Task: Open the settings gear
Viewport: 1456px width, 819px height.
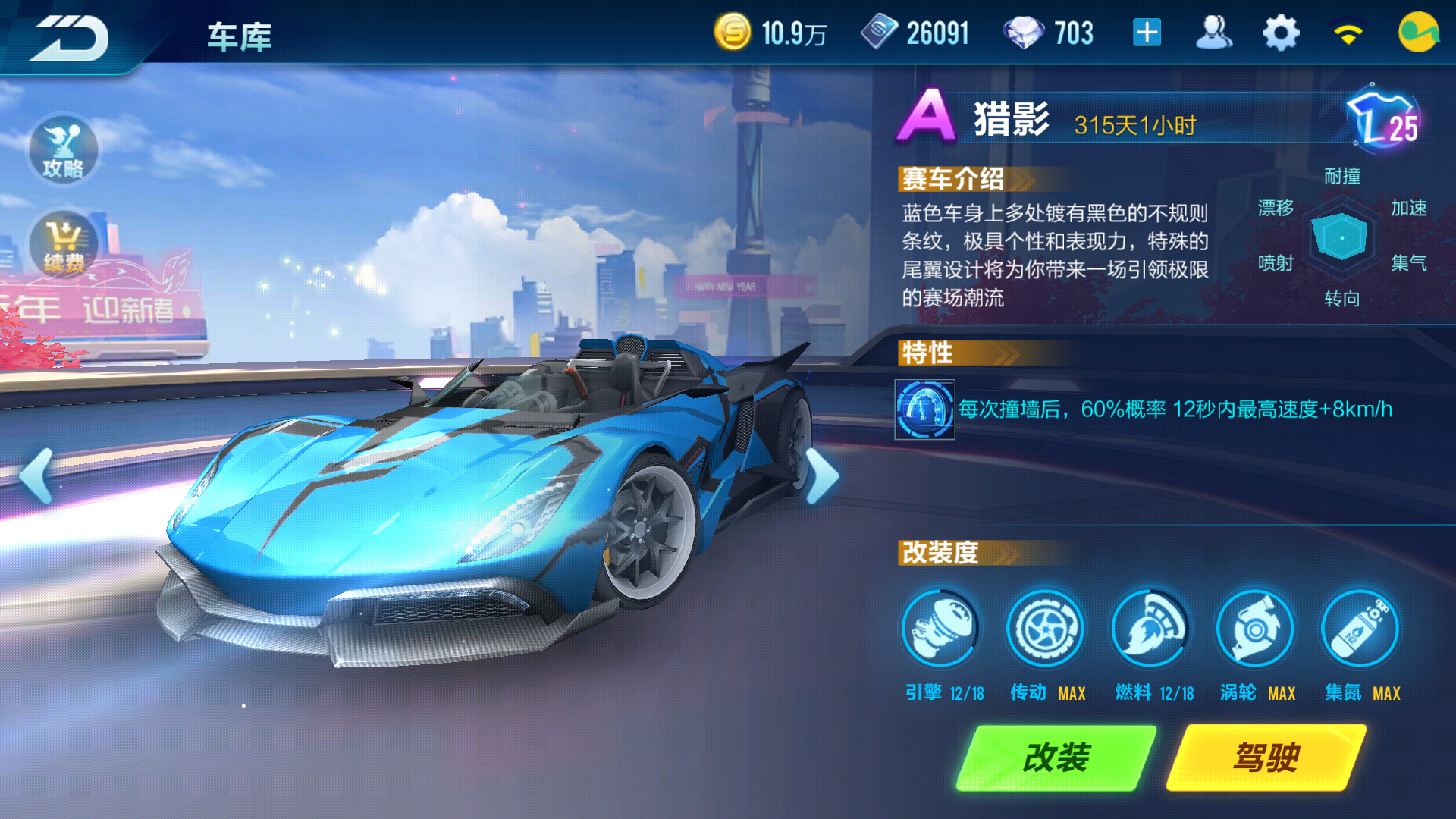Action: (x=1280, y=32)
